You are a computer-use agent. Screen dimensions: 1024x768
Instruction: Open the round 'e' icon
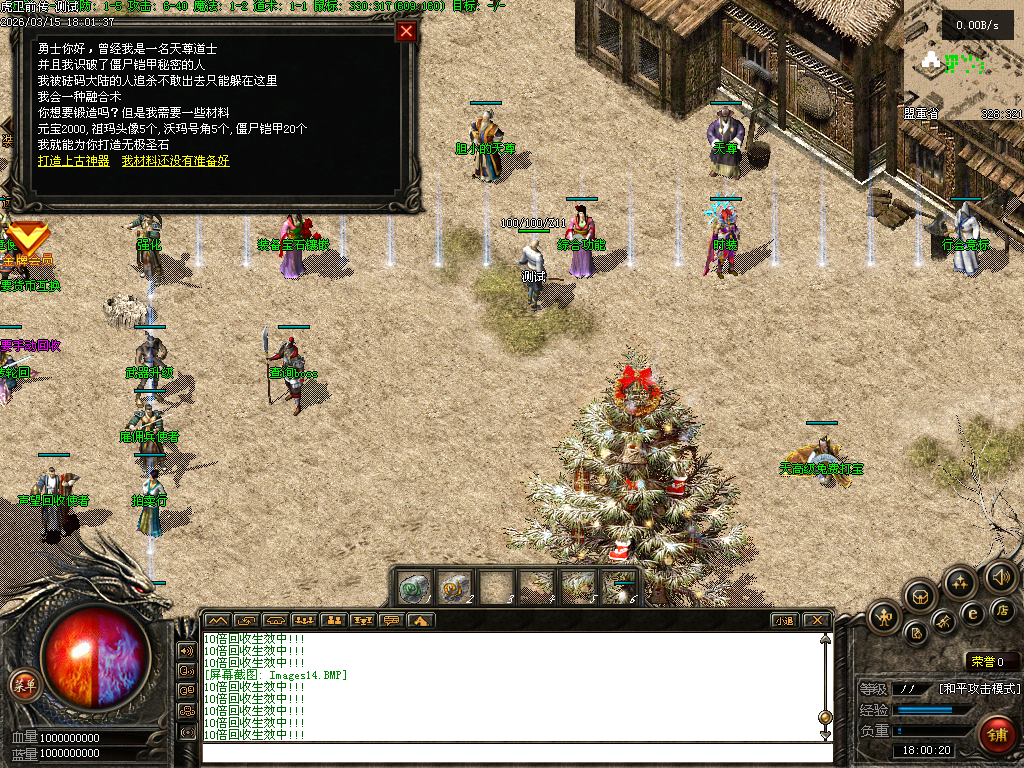[x=972, y=613]
